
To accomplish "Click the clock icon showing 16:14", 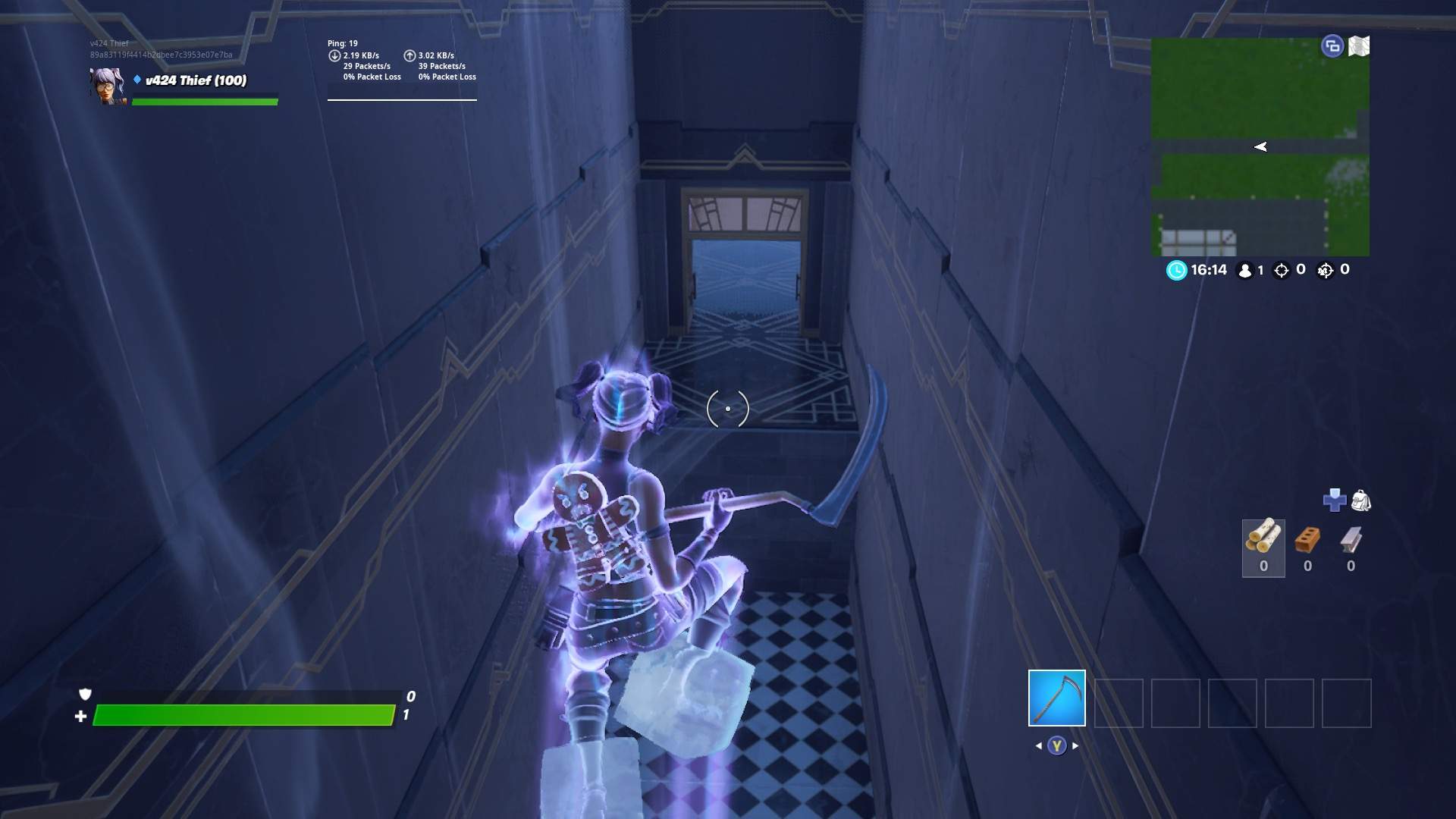I will pyautogui.click(x=1175, y=270).
